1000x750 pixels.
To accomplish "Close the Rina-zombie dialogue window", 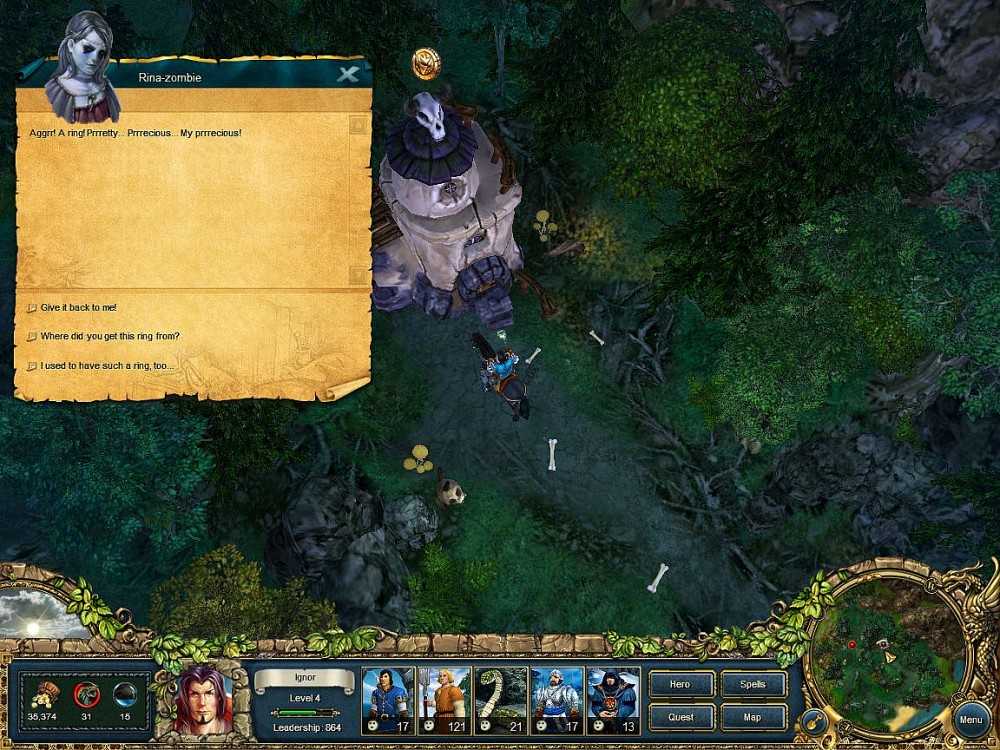I will 348,75.
